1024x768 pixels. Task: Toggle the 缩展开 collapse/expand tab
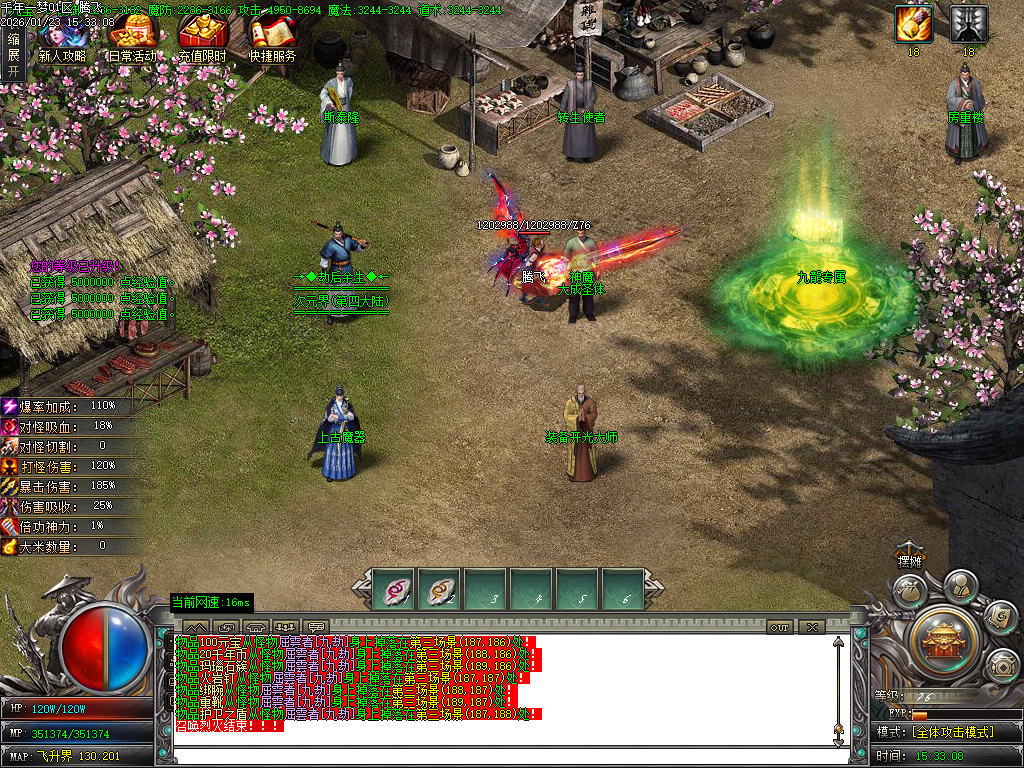[13, 56]
